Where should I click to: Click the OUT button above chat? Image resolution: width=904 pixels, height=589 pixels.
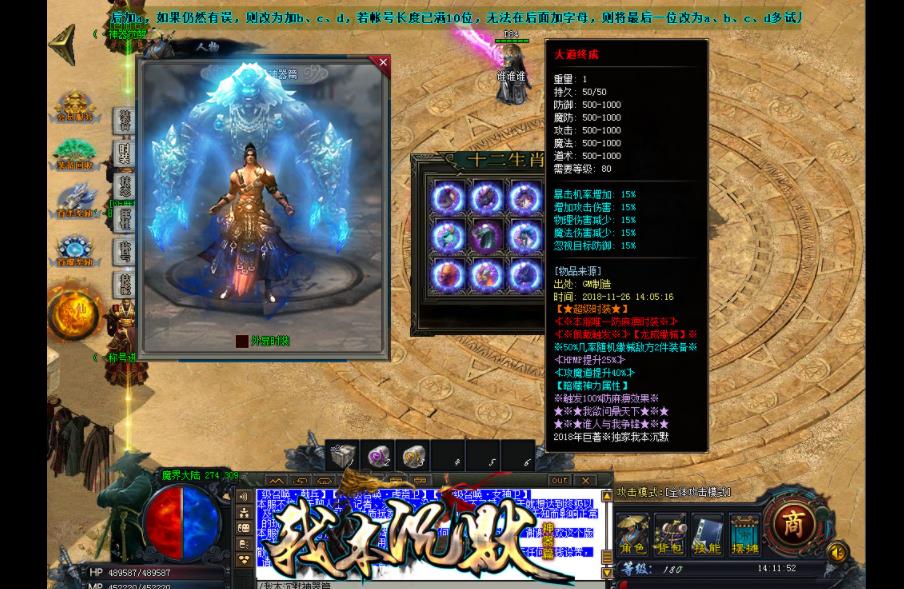559,481
